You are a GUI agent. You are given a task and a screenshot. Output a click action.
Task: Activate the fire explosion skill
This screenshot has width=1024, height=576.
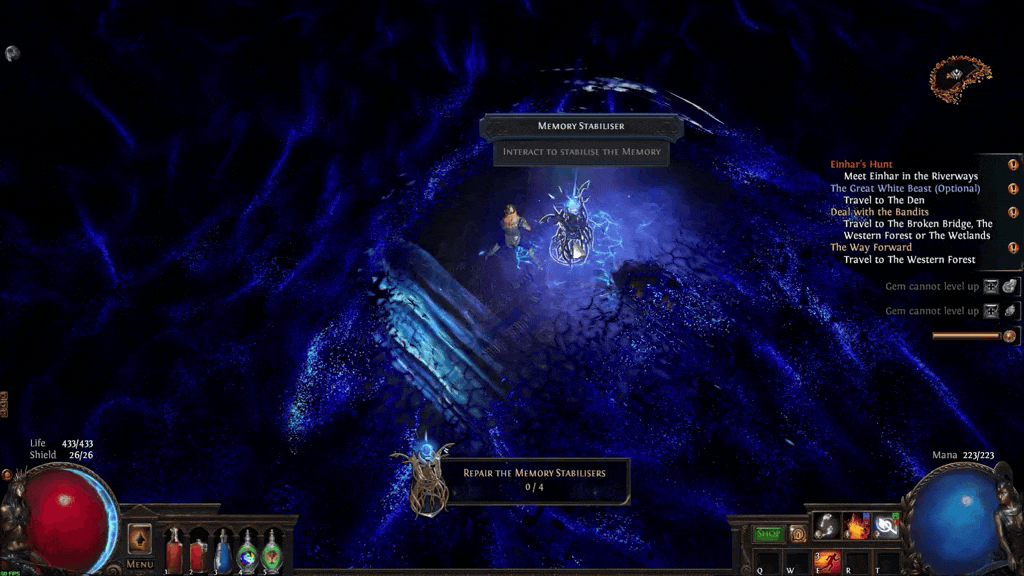tap(857, 525)
